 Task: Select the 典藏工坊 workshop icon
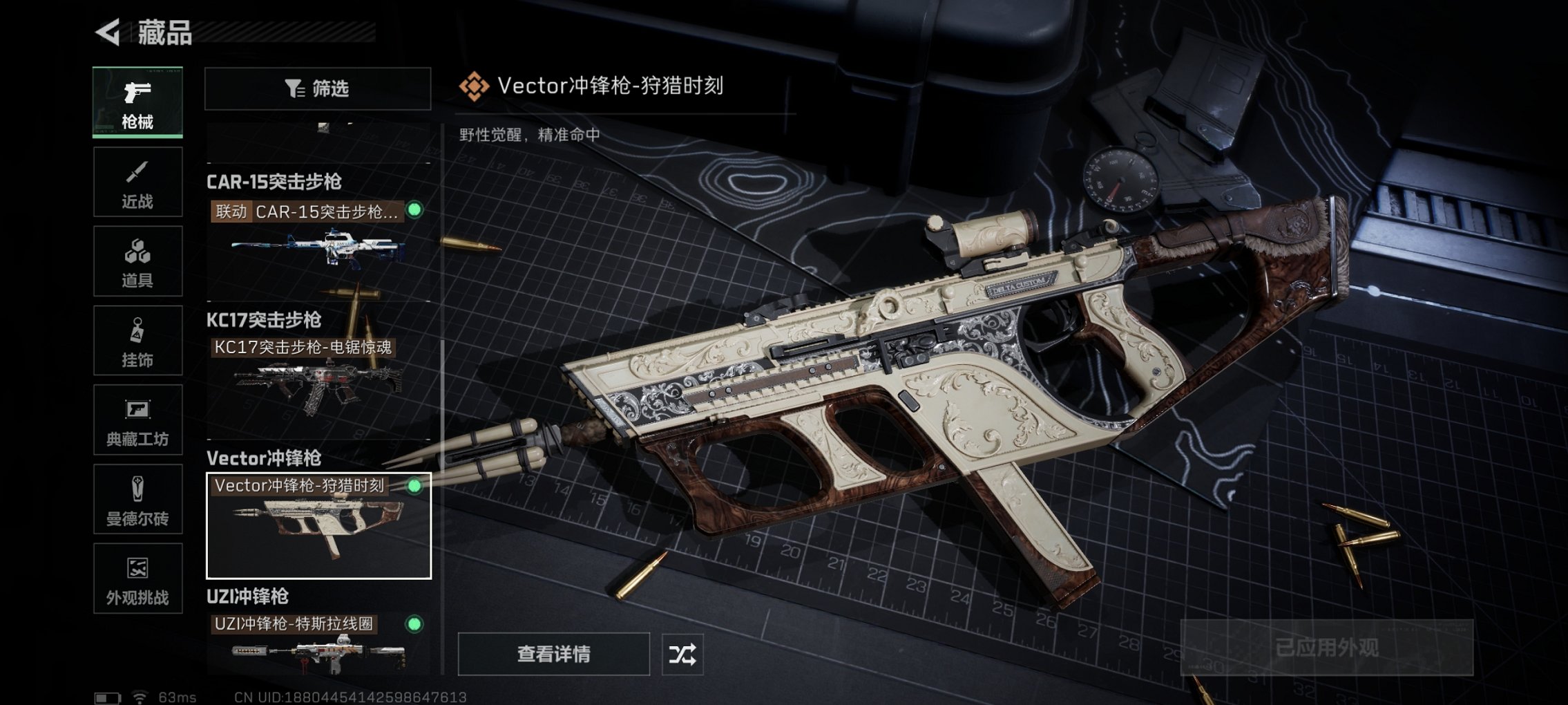137,420
